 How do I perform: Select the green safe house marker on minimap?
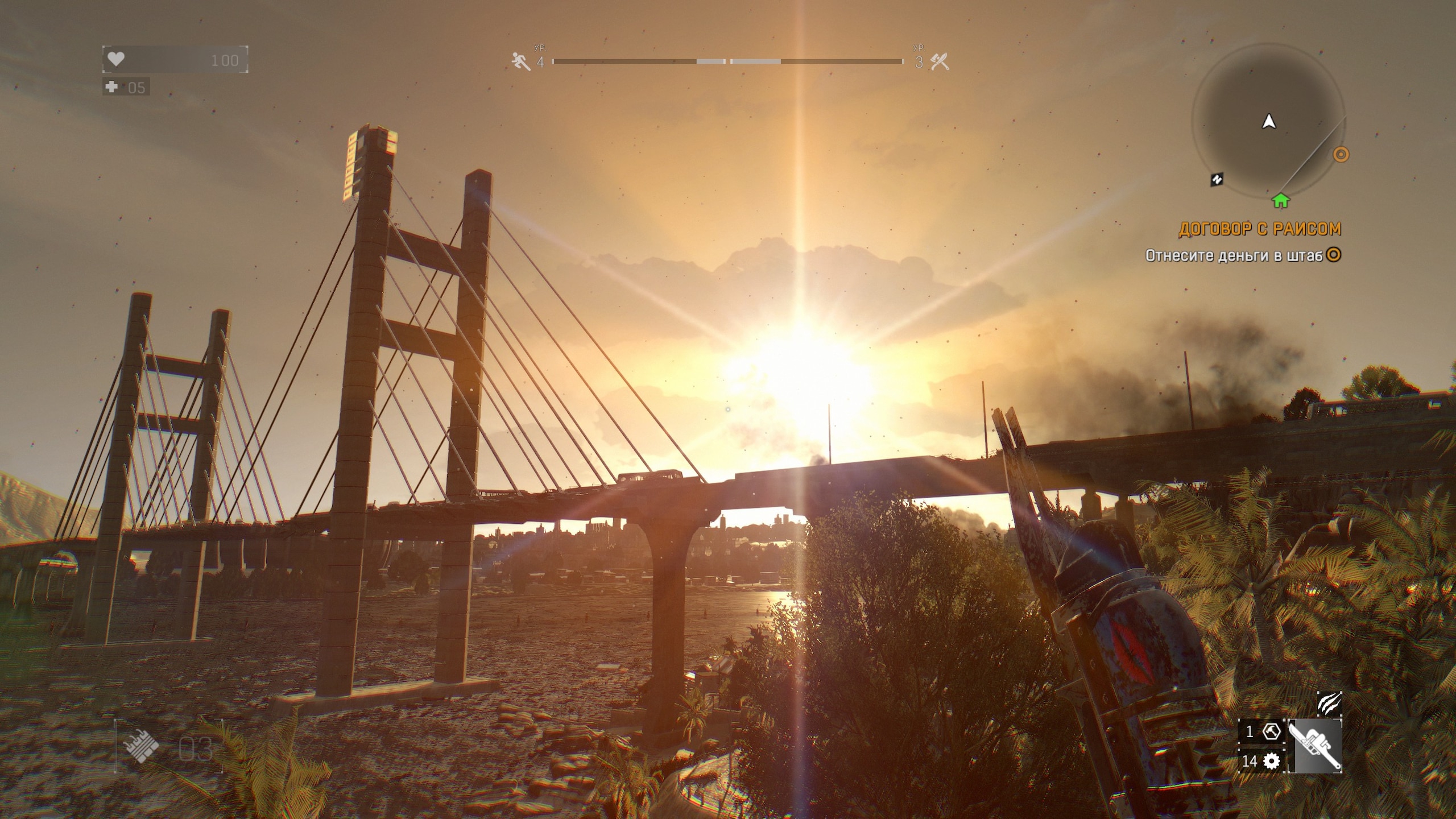(x=1280, y=200)
